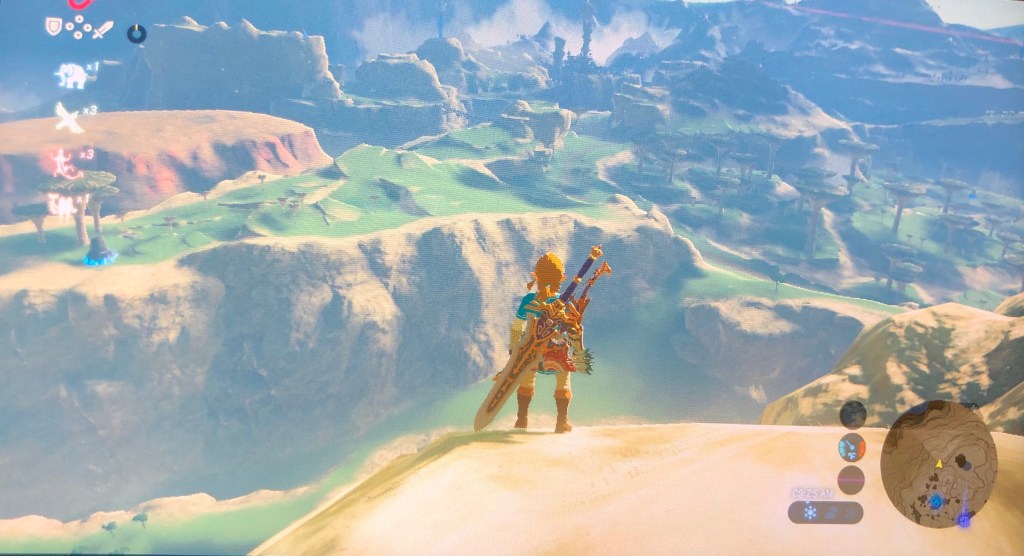This screenshot has height=556, width=1024.
Task: Choose the camel Urbosa's Fury ability icon
Action: [x=61, y=207]
